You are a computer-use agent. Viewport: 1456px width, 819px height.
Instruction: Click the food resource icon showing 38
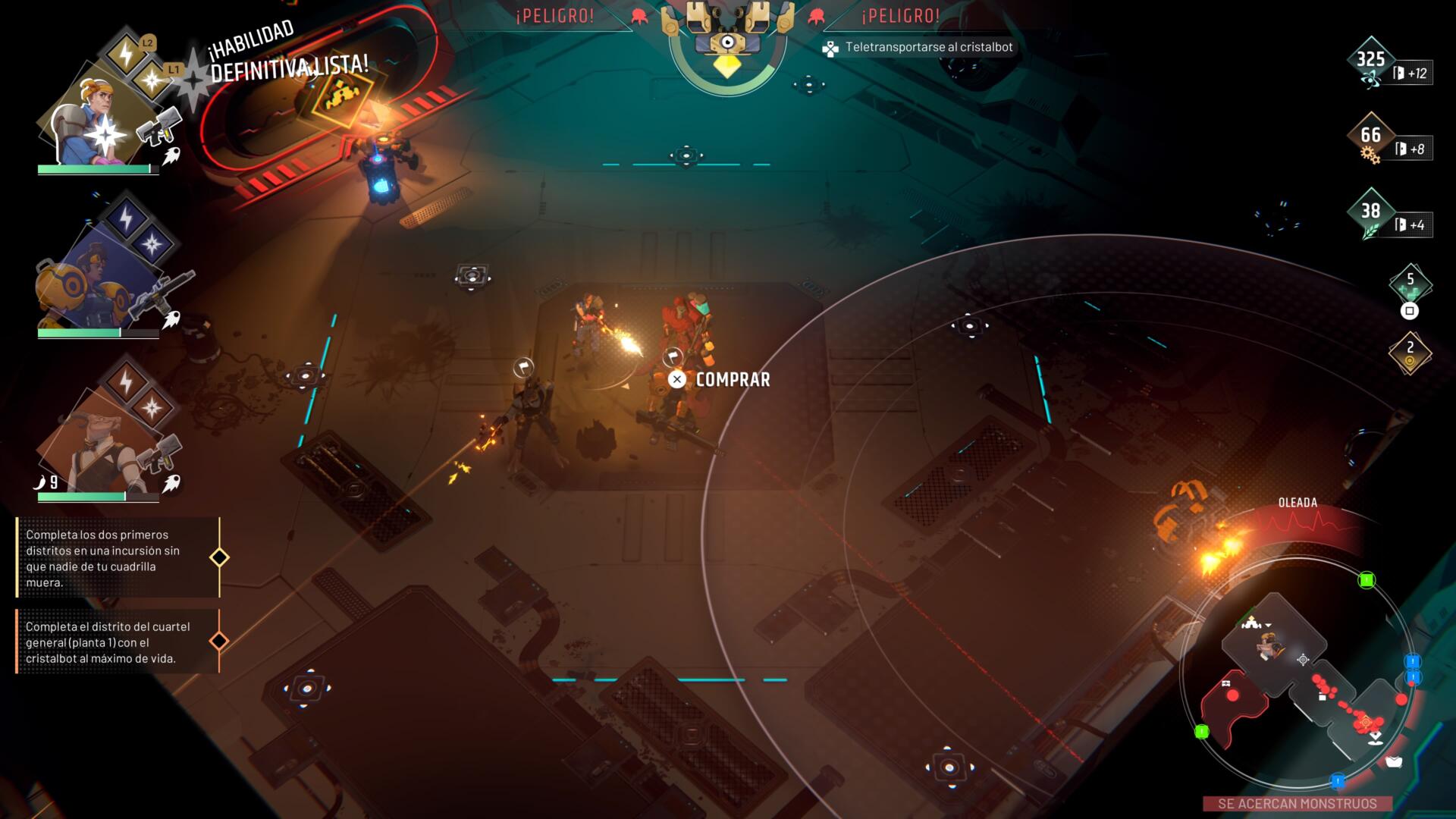point(1370,215)
